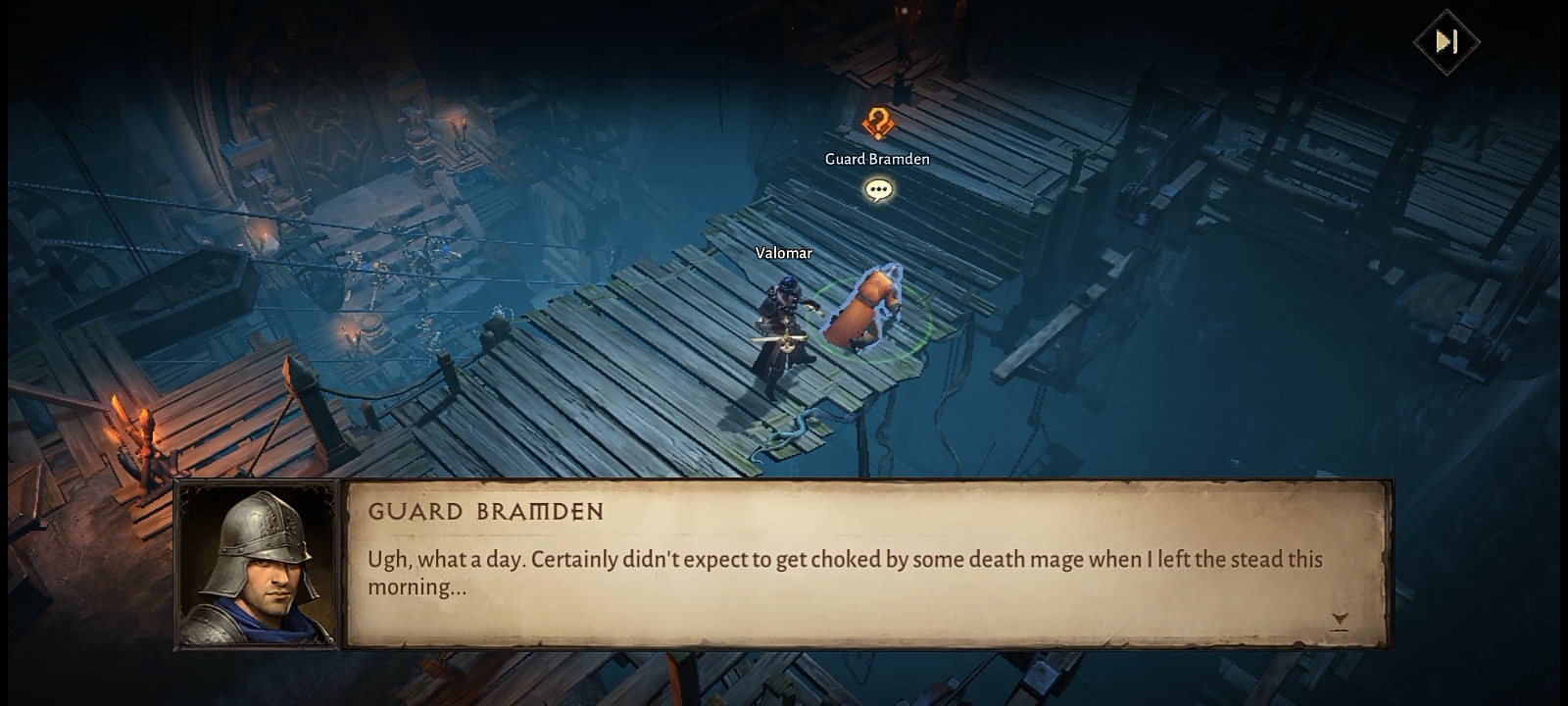This screenshot has width=1568, height=706.
Task: Select the orange quest marker icon
Action: [878, 125]
